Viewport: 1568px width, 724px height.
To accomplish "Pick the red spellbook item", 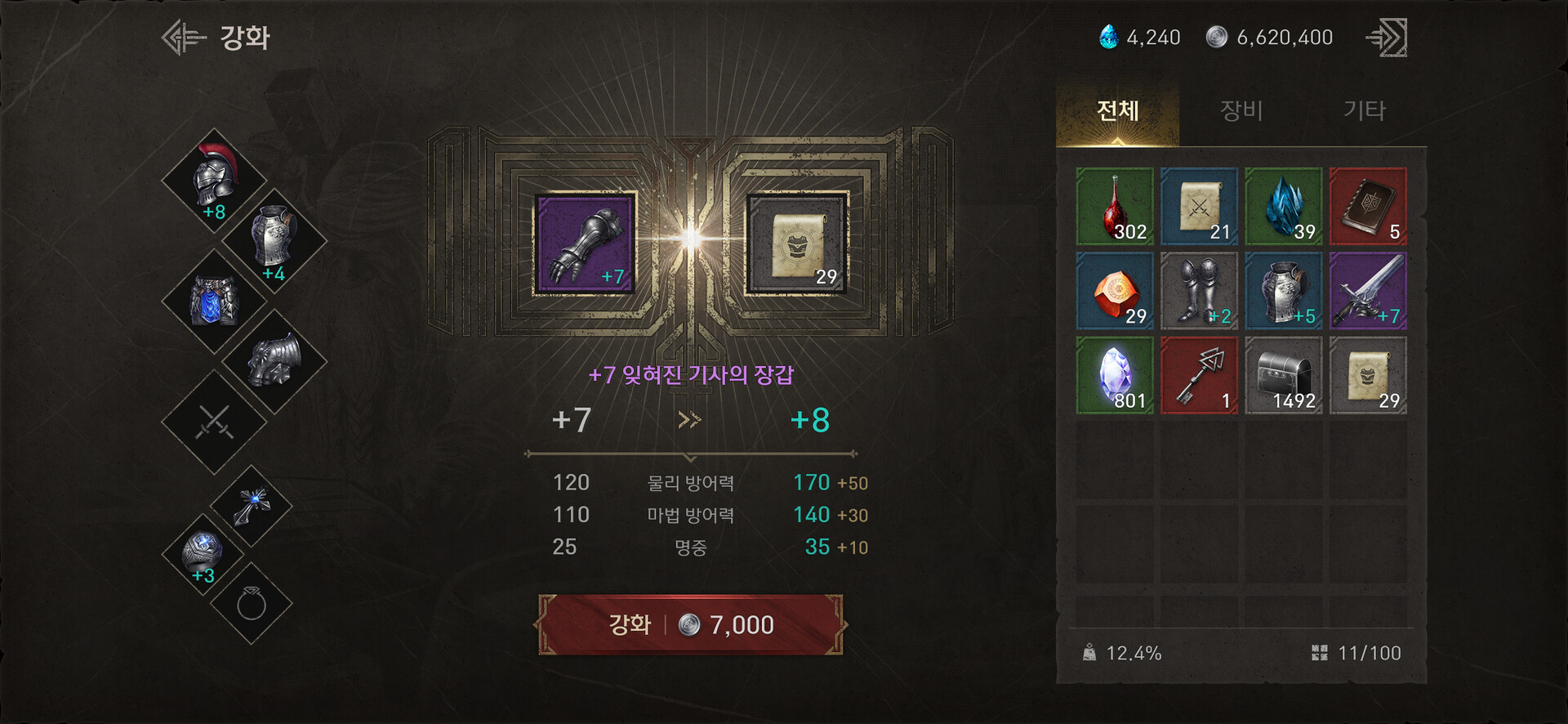I will tap(1368, 207).
